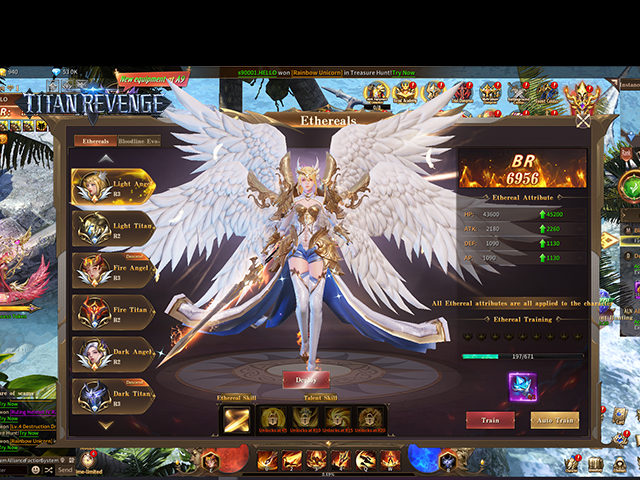Choose the Dark Titan ethereal
This screenshot has height=480, width=640.
click(x=112, y=397)
